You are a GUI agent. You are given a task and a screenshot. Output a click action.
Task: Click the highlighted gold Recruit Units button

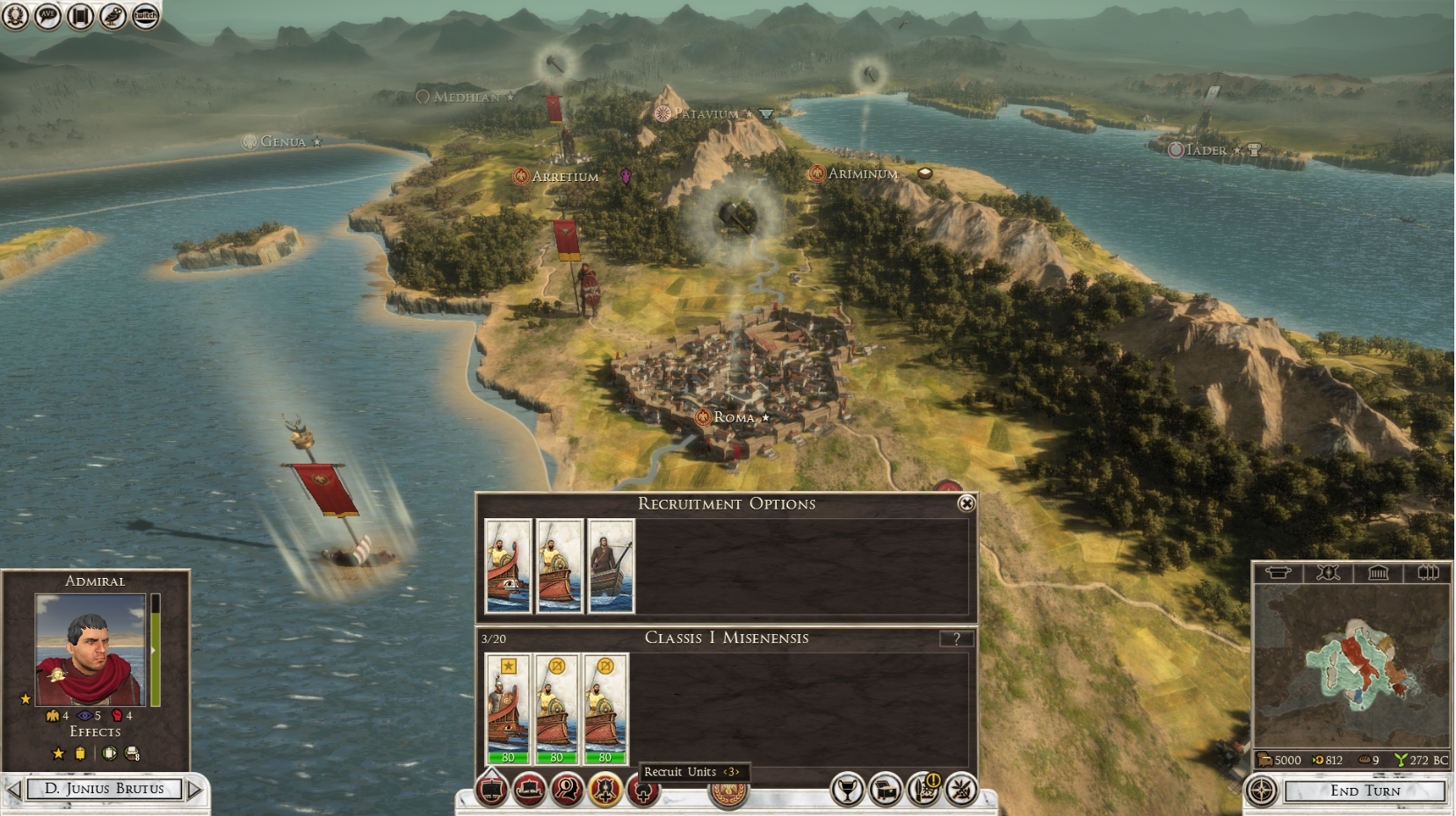(605, 791)
